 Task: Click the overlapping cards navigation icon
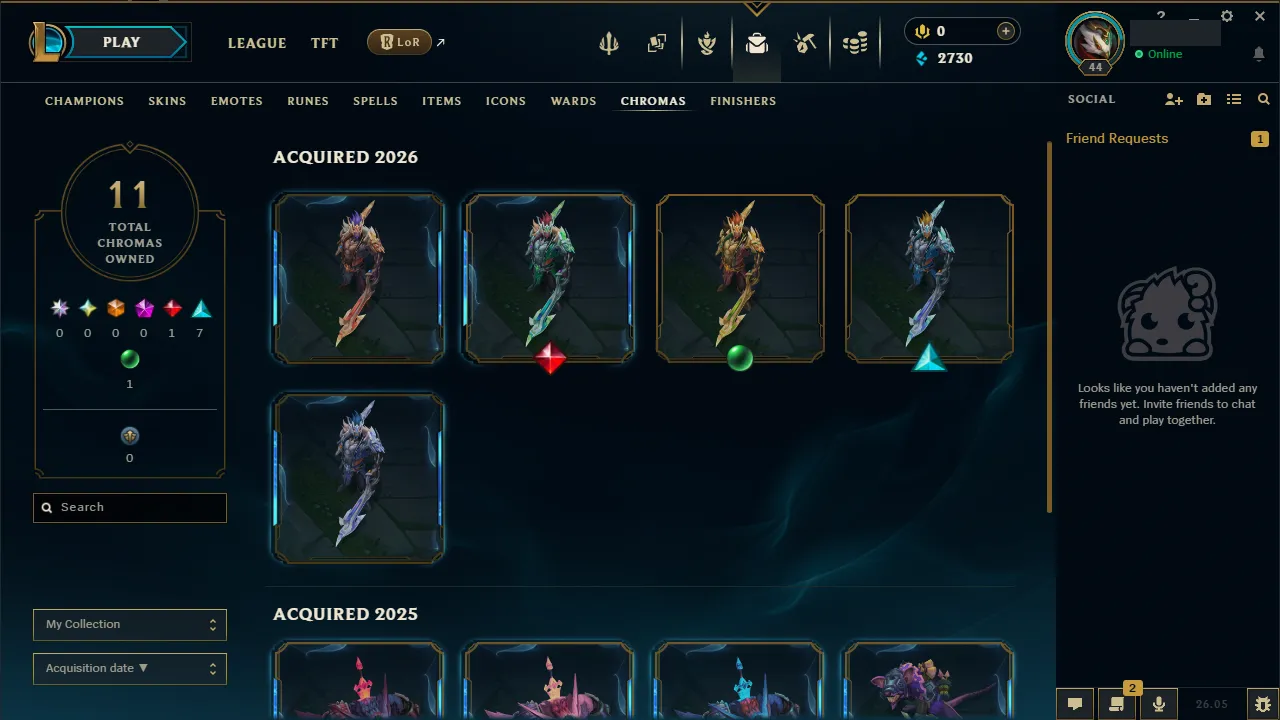point(657,43)
